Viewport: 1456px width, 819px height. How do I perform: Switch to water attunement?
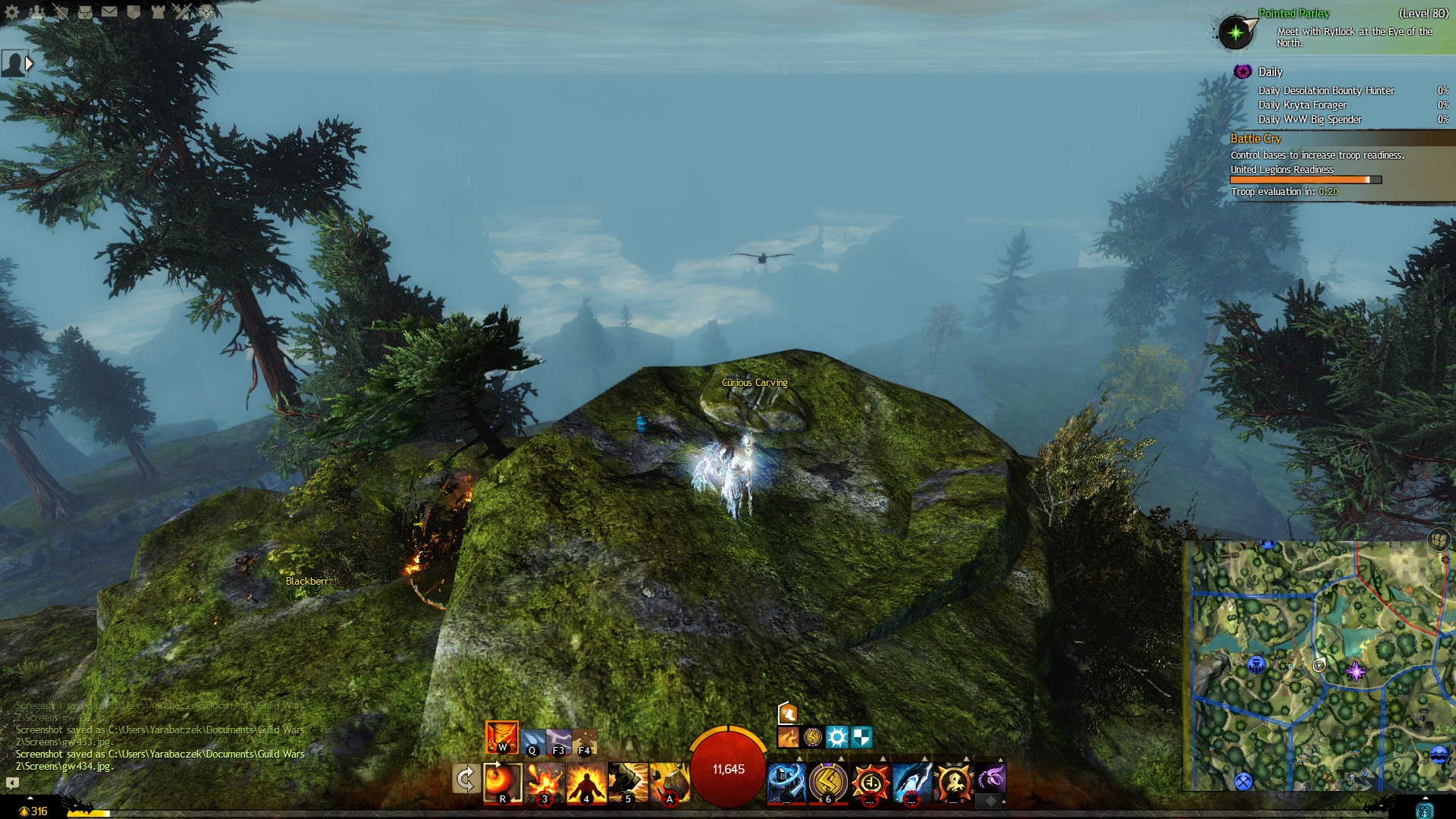click(532, 742)
